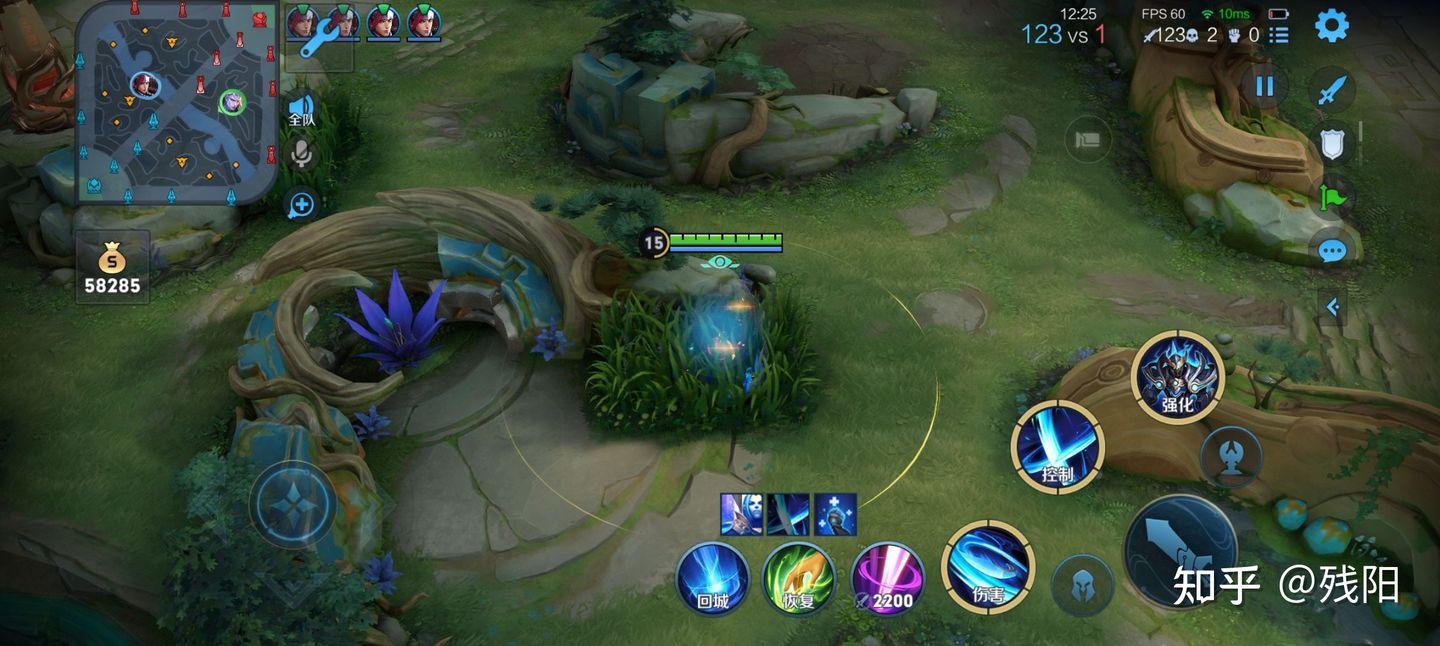Select the attack-tower target button
The height and width of the screenshot is (646, 1440).
pyautogui.click(x=1230, y=457)
